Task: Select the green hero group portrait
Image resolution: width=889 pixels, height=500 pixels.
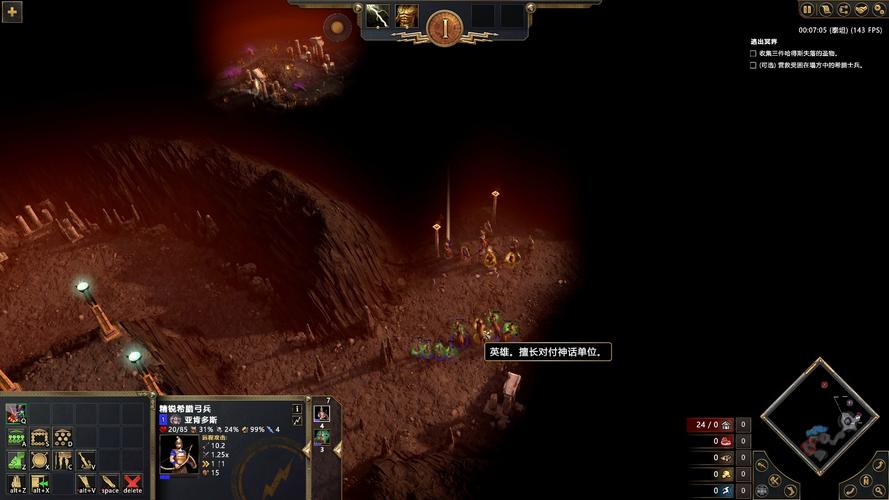Action: 322,436
